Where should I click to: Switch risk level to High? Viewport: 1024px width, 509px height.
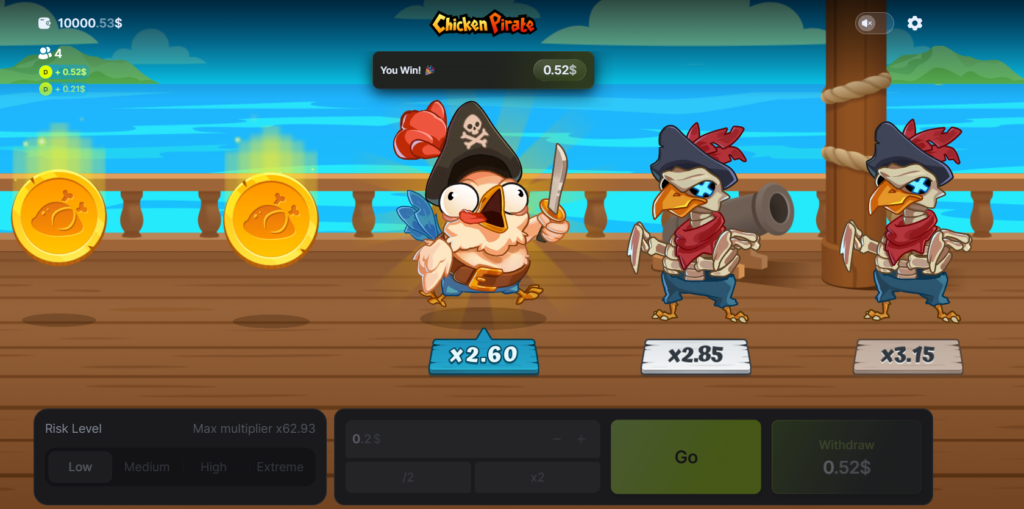point(213,467)
